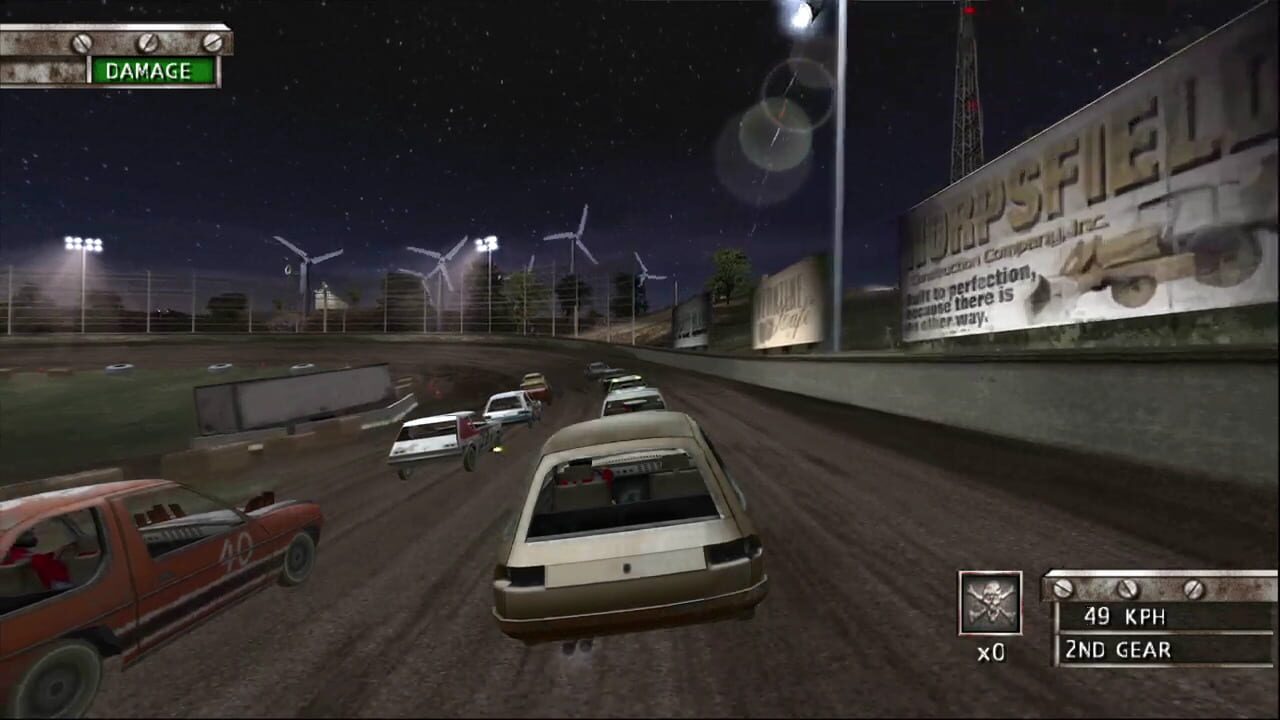Toggle the 2ND GEAR indicator
Image resolution: width=1280 pixels, height=720 pixels.
[x=1115, y=650]
